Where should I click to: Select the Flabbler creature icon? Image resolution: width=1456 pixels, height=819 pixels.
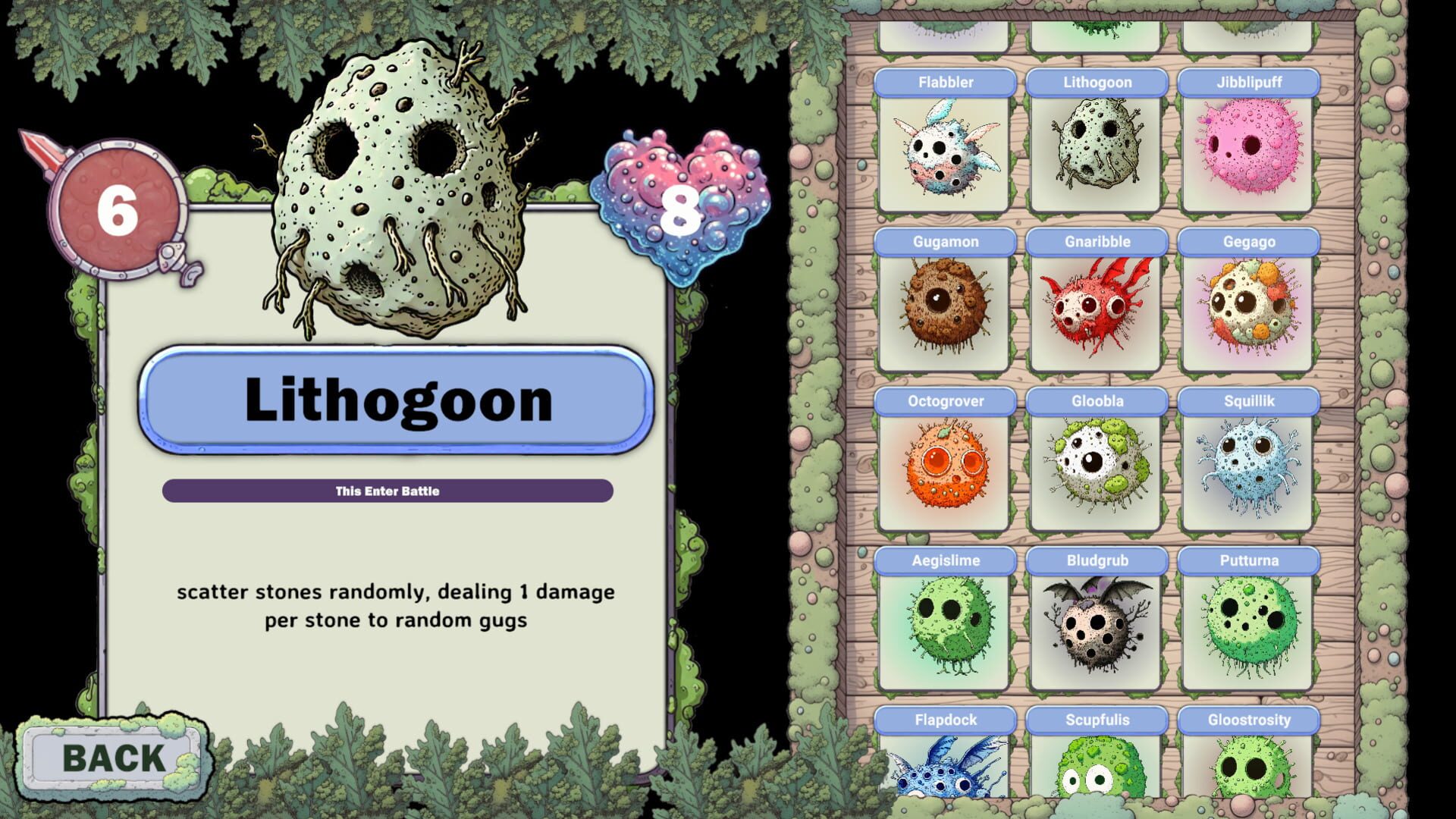click(945, 152)
